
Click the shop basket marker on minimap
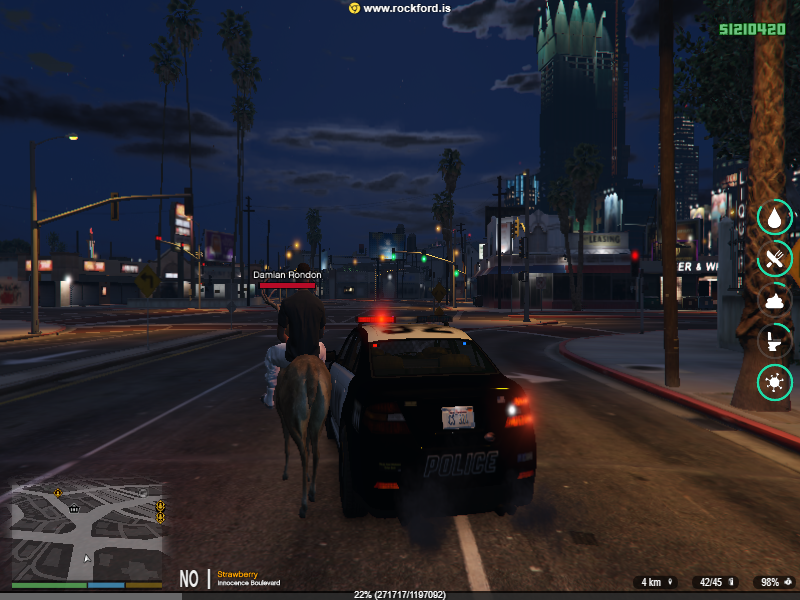click(75, 508)
